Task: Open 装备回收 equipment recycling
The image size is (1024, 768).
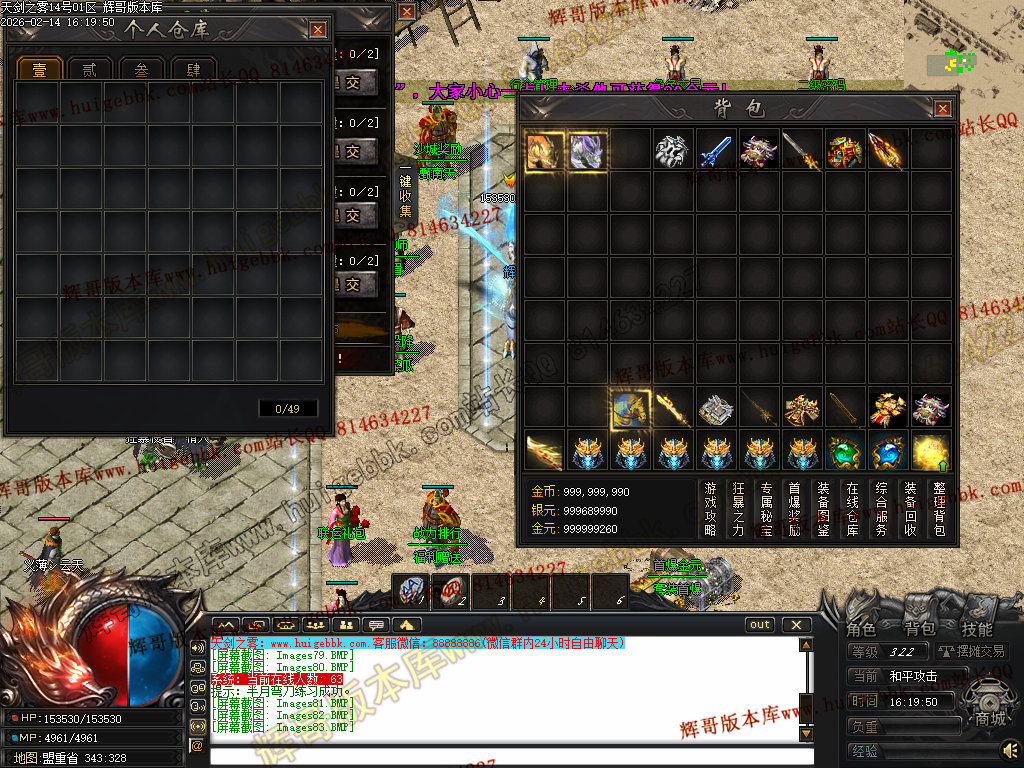Action: pyautogui.click(x=910, y=509)
